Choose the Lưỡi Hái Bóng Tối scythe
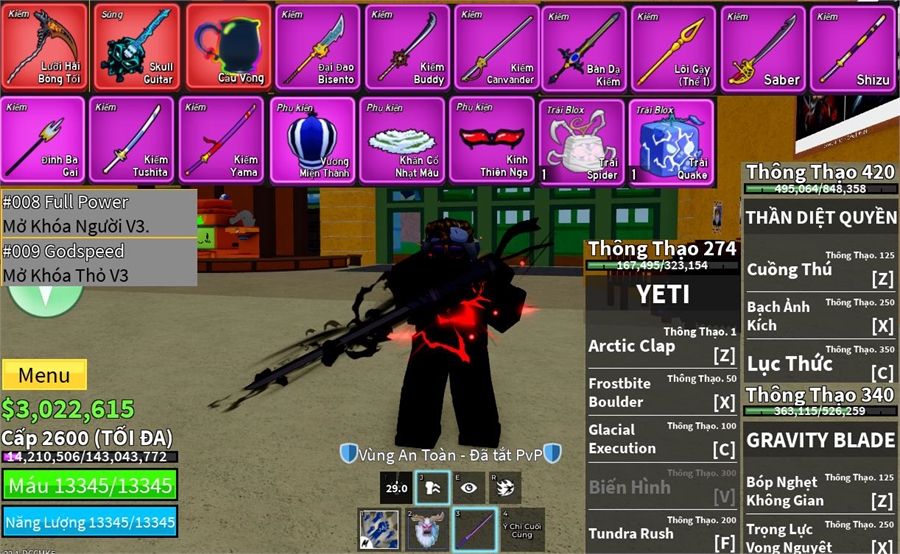Viewport: 900px width, 554px height. [45, 47]
